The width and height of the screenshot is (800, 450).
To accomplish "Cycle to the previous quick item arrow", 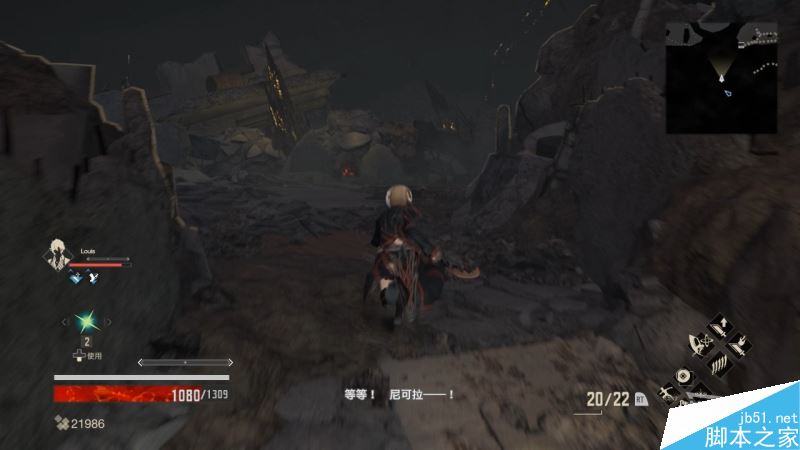I will pos(66,322).
